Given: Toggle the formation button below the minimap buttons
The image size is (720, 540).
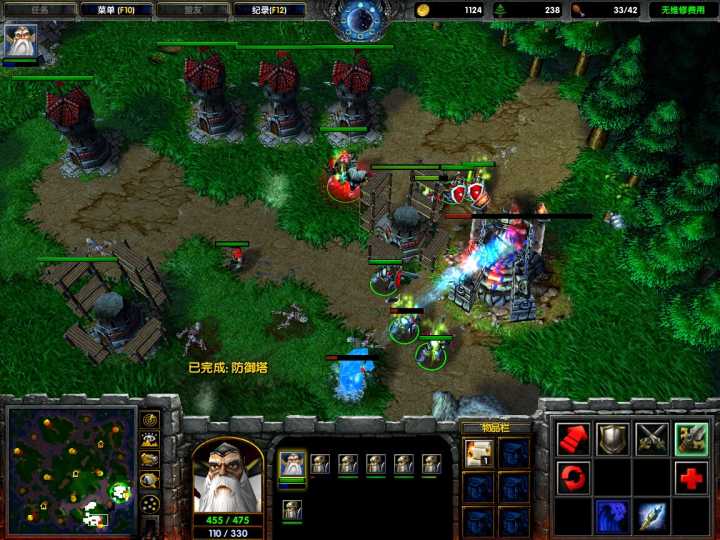Looking at the screenshot, I should pyautogui.click(x=150, y=503).
